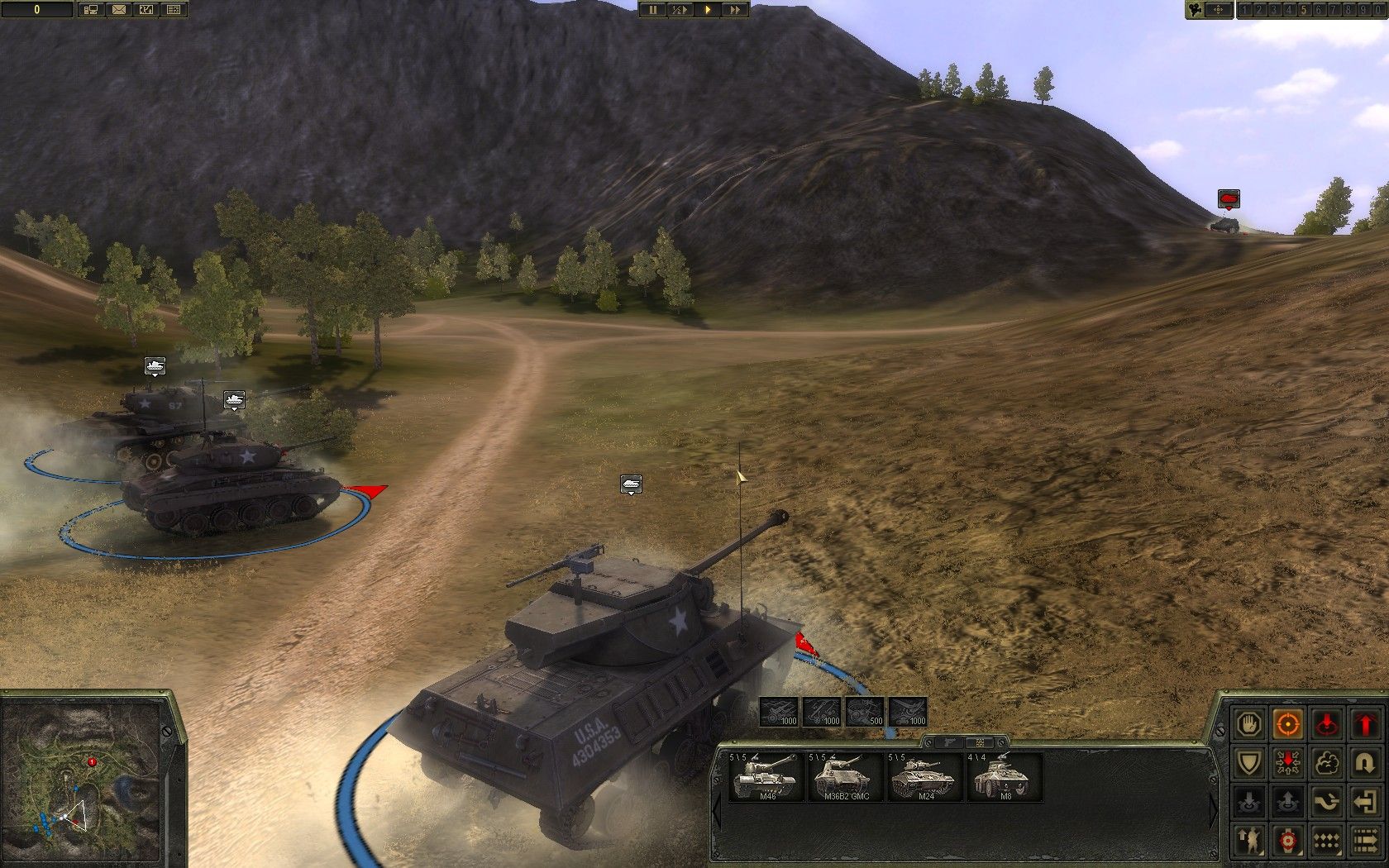The width and height of the screenshot is (1389, 868).
Task: Select control group 1 at top right
Action: point(1244,11)
